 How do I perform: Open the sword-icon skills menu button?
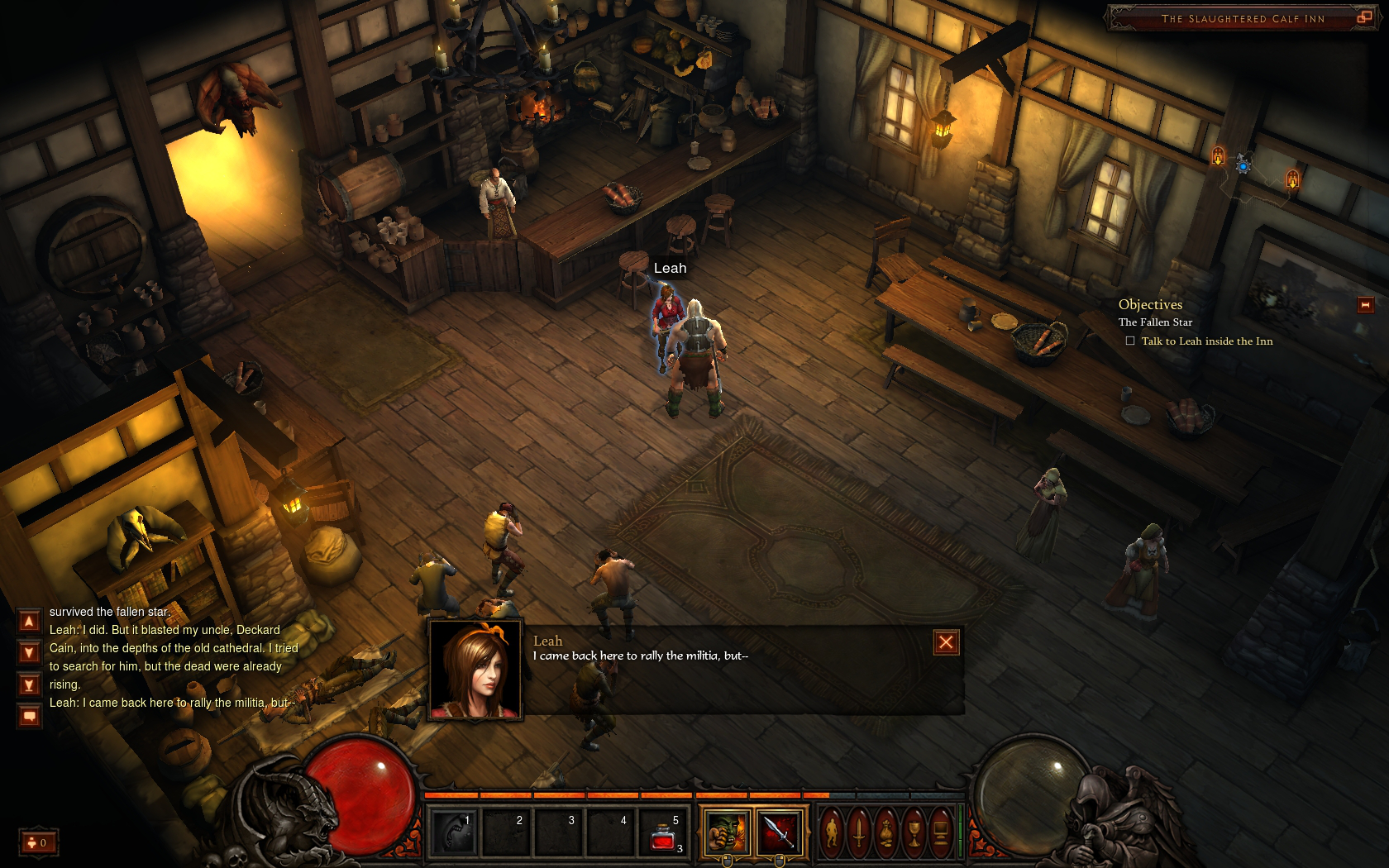[859, 832]
